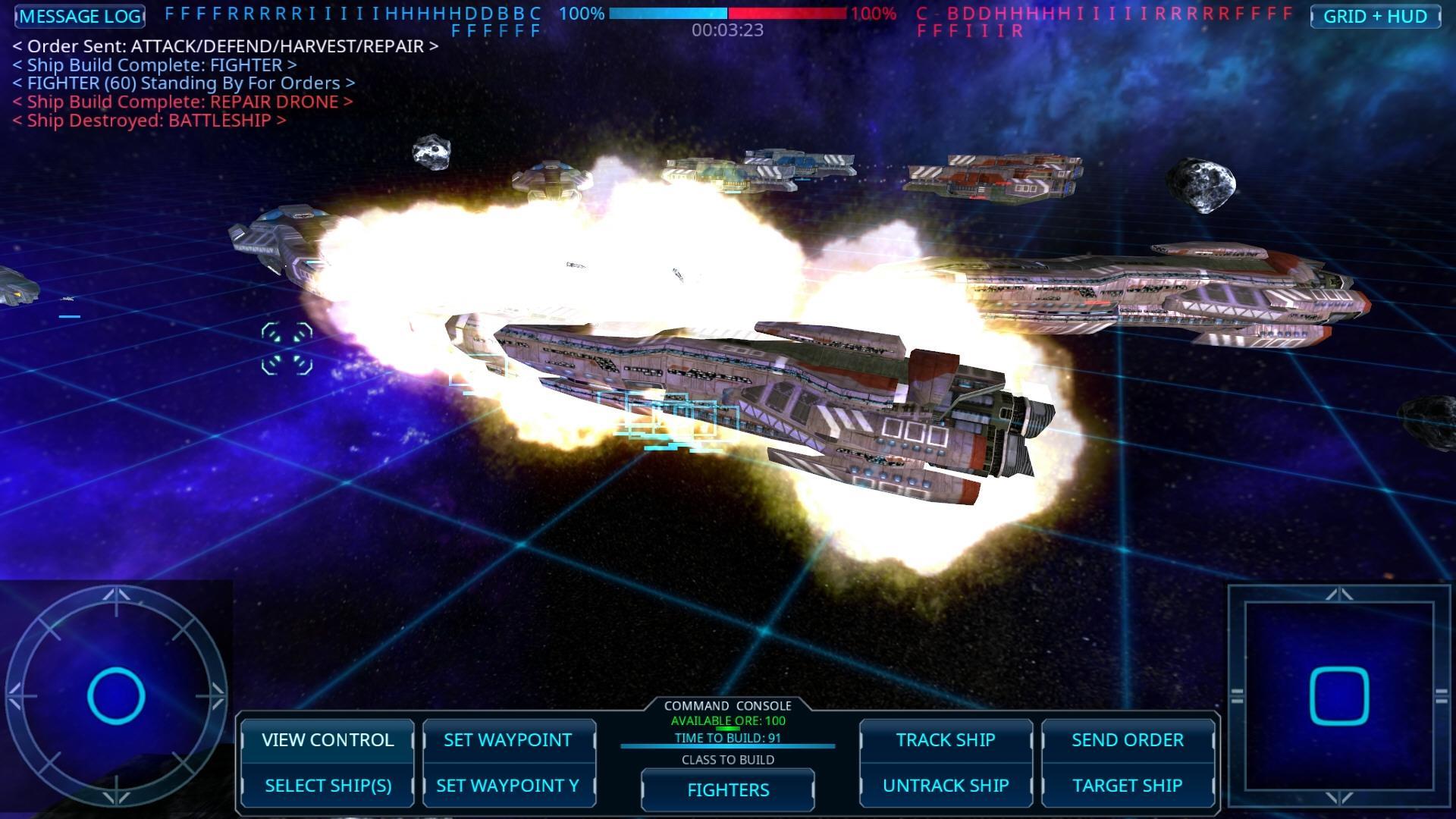The height and width of the screenshot is (819, 1456).
Task: Toggle UNTRACK SHIP mode
Action: (x=945, y=786)
